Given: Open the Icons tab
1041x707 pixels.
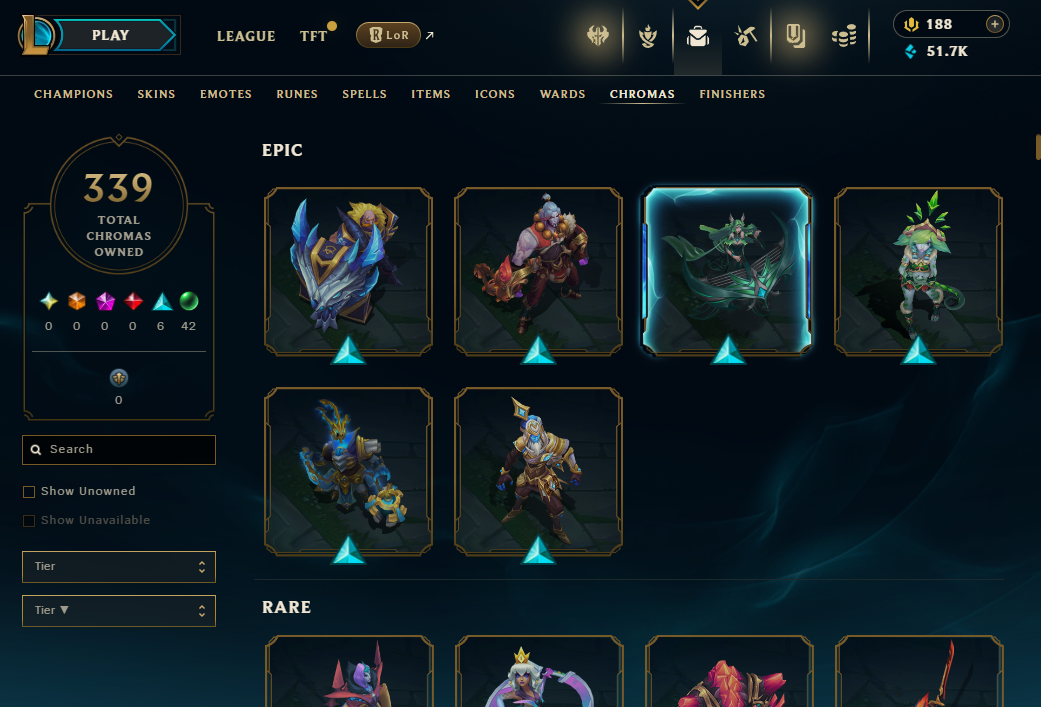Looking at the screenshot, I should 495,94.
